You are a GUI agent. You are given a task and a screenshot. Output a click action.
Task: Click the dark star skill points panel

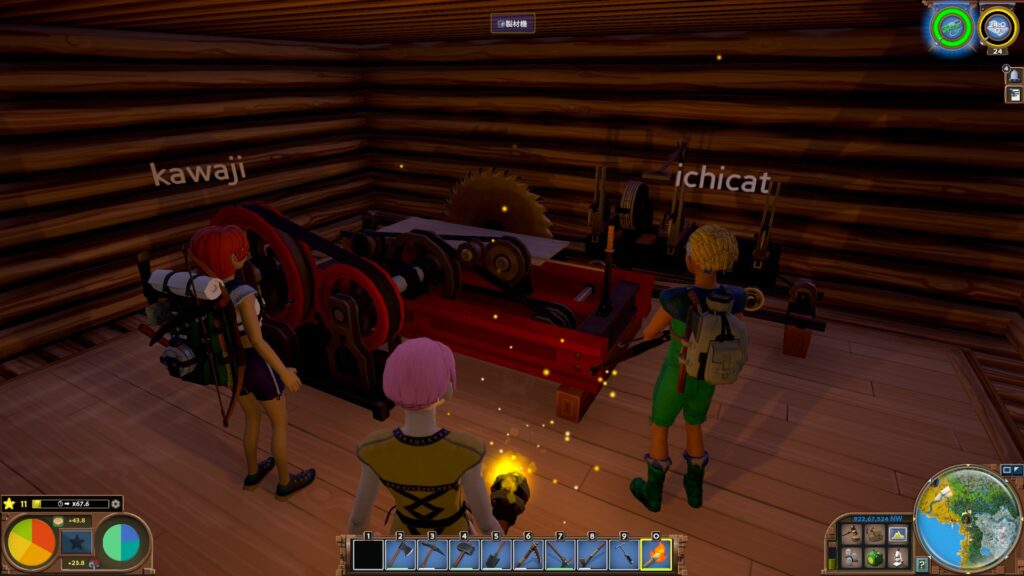pyautogui.click(x=76, y=542)
